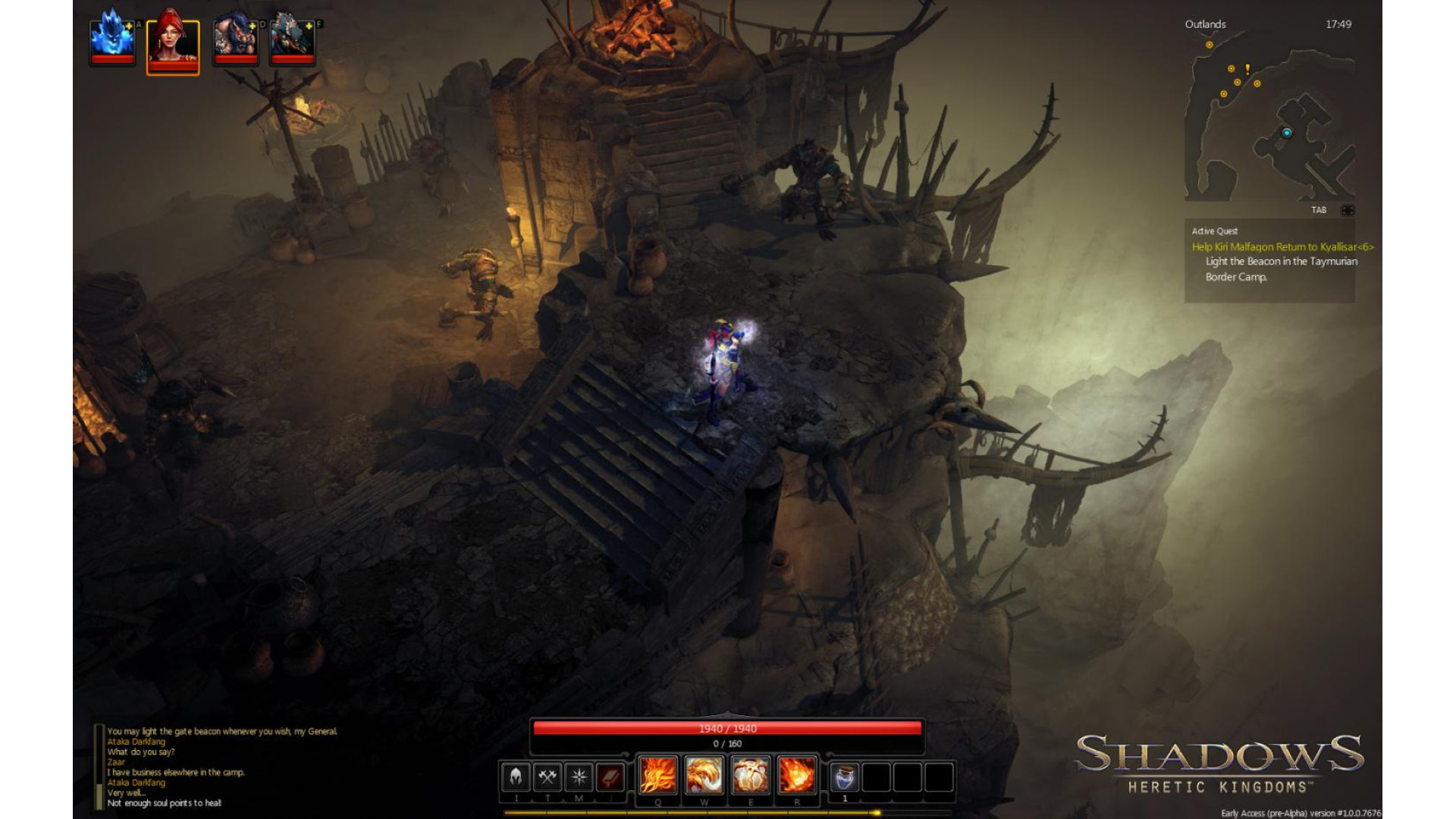The height and width of the screenshot is (819, 1456).
Task: Activate the flame burst skill on Q
Action: [657, 776]
